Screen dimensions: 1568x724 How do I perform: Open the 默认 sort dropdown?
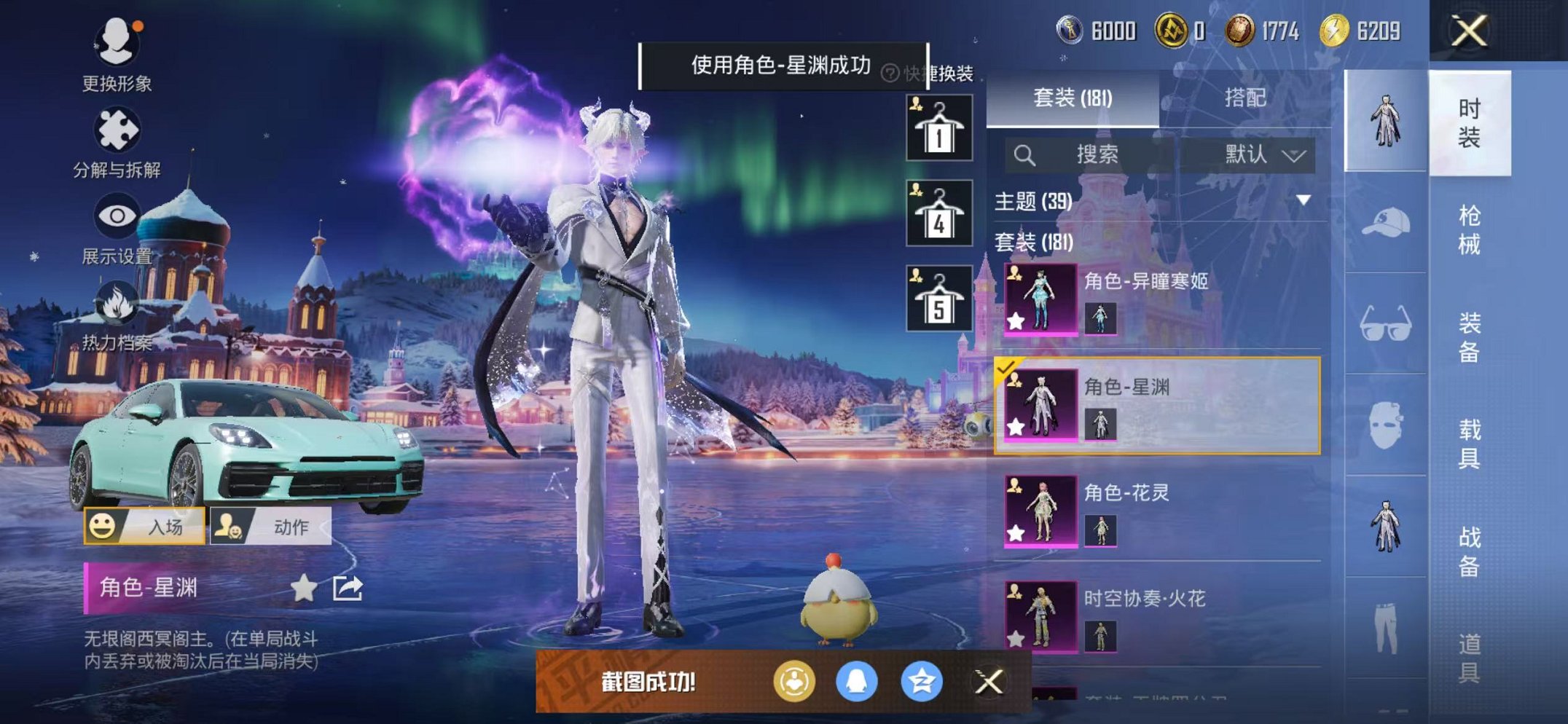tap(1262, 154)
